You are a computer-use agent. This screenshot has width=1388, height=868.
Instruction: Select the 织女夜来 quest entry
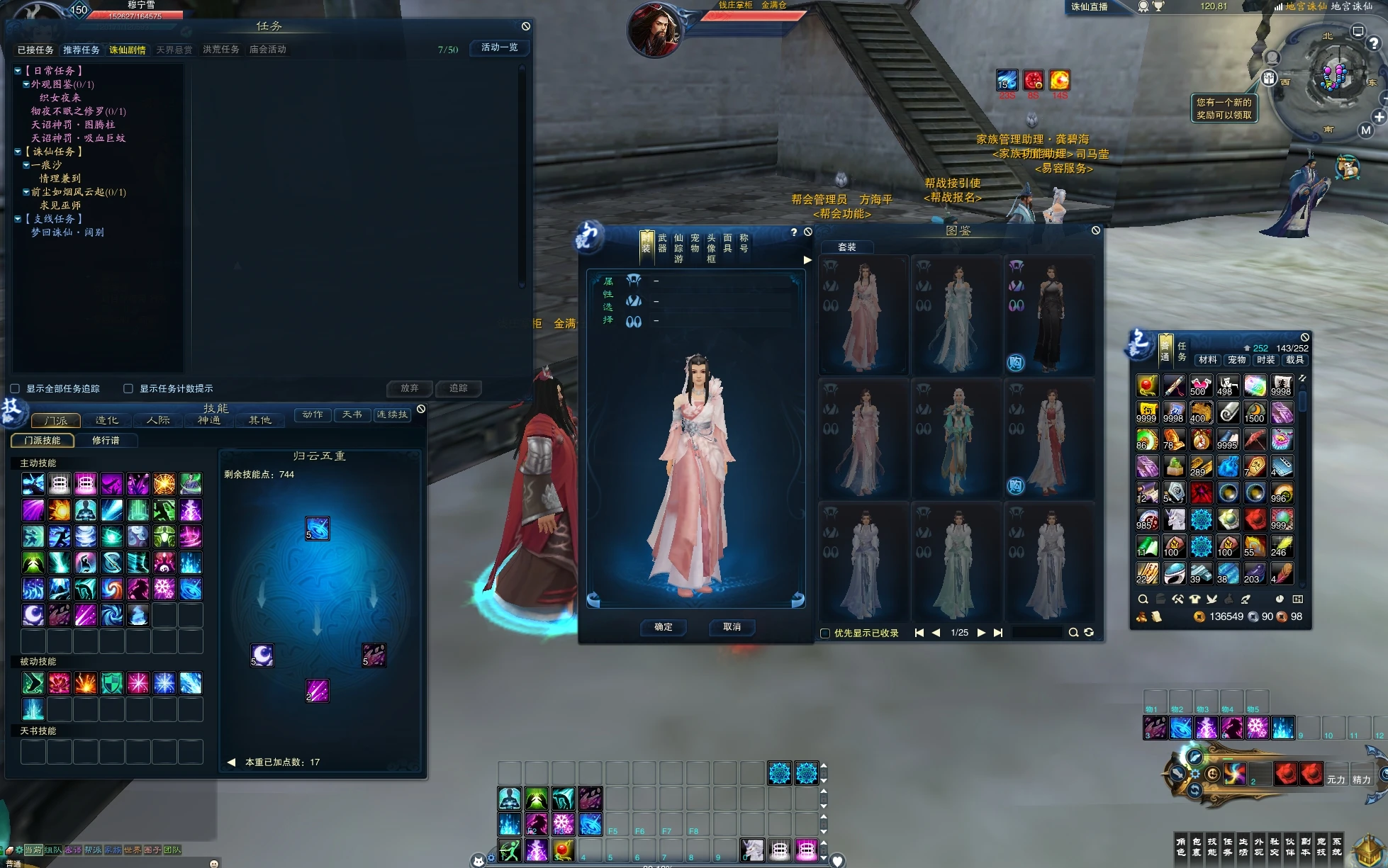60,98
